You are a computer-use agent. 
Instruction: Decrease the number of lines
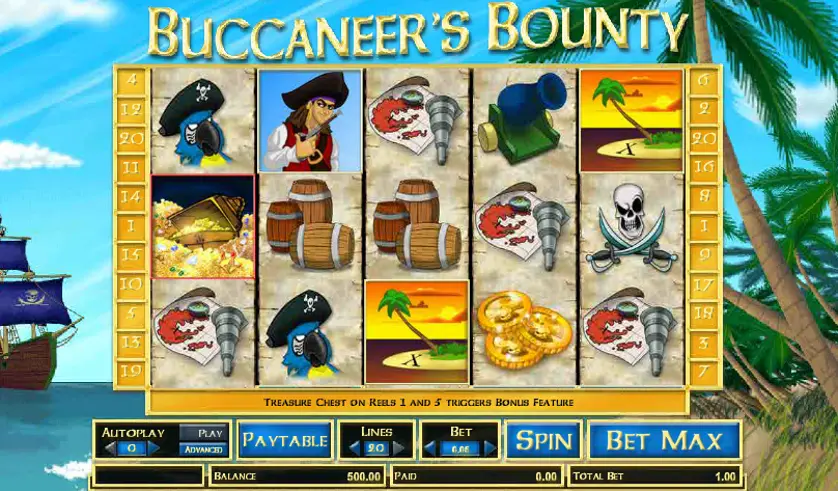353,449
